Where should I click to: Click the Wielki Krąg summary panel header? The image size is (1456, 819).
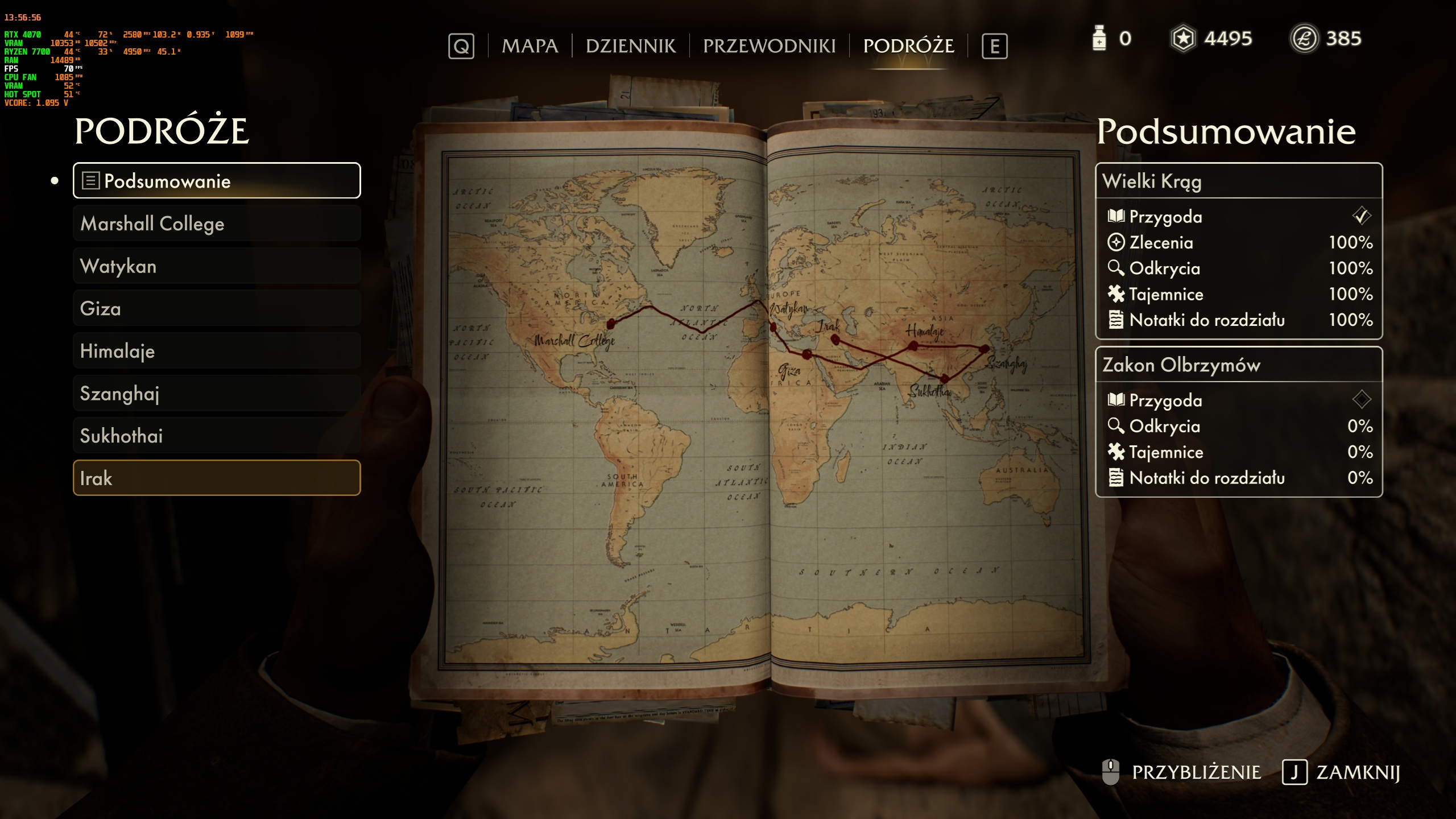coord(1238,181)
